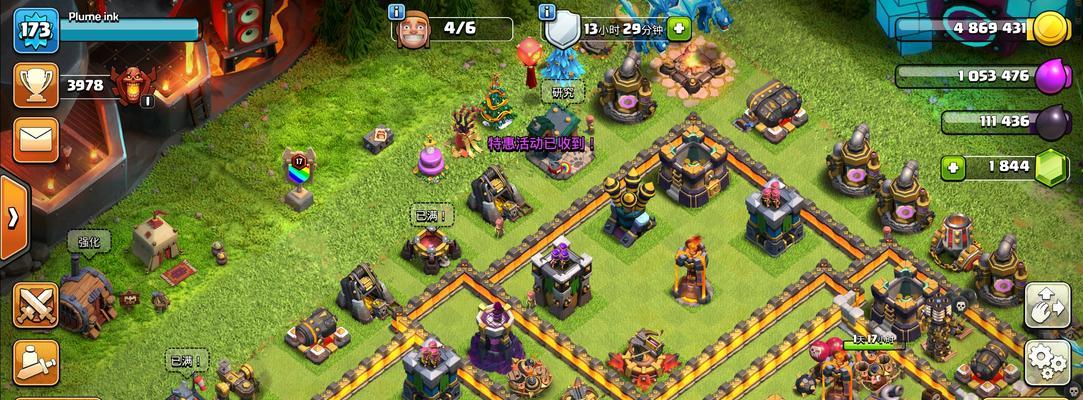
Task: Tap the gold coin resource icon
Action: [x=1049, y=29]
